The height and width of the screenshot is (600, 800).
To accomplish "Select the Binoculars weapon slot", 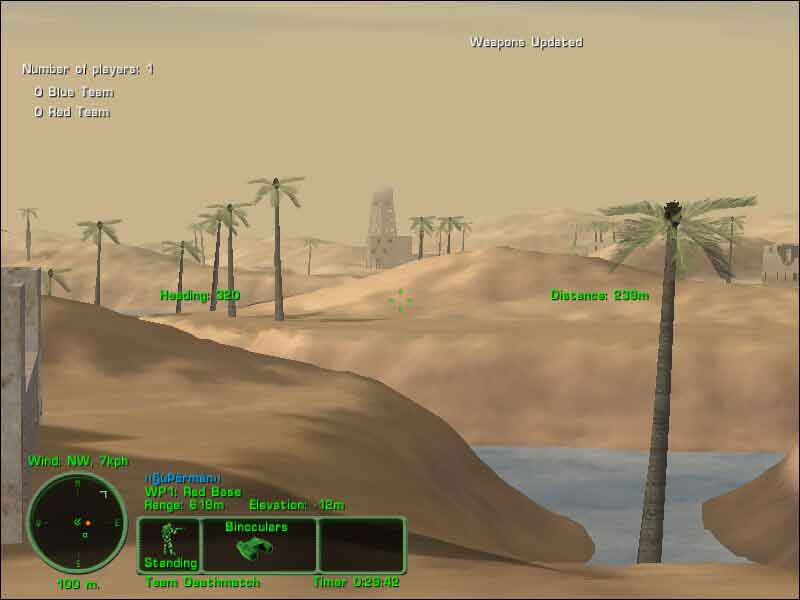I will pyautogui.click(x=258, y=544).
